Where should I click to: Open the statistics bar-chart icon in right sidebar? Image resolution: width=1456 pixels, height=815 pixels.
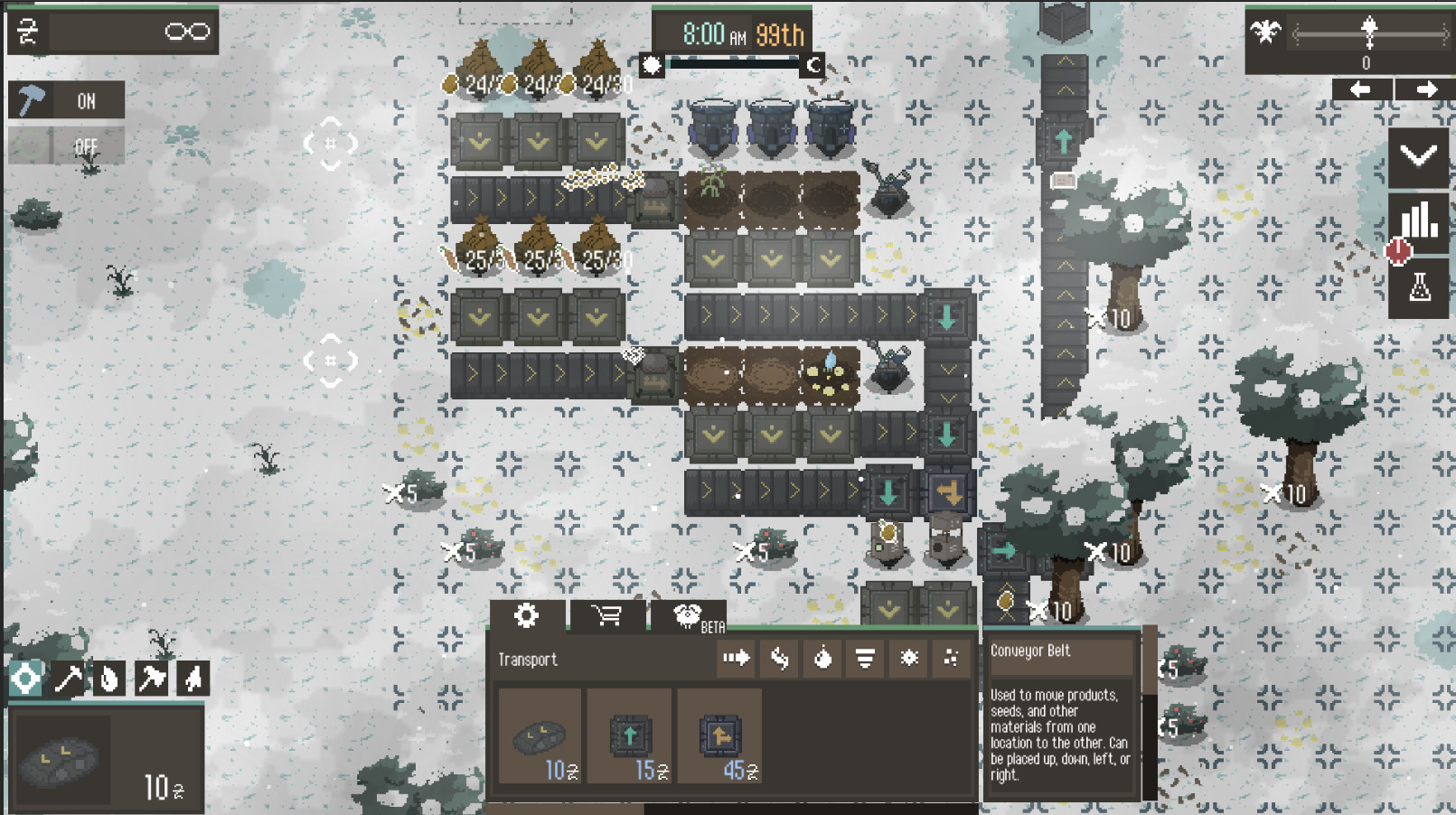click(1420, 217)
